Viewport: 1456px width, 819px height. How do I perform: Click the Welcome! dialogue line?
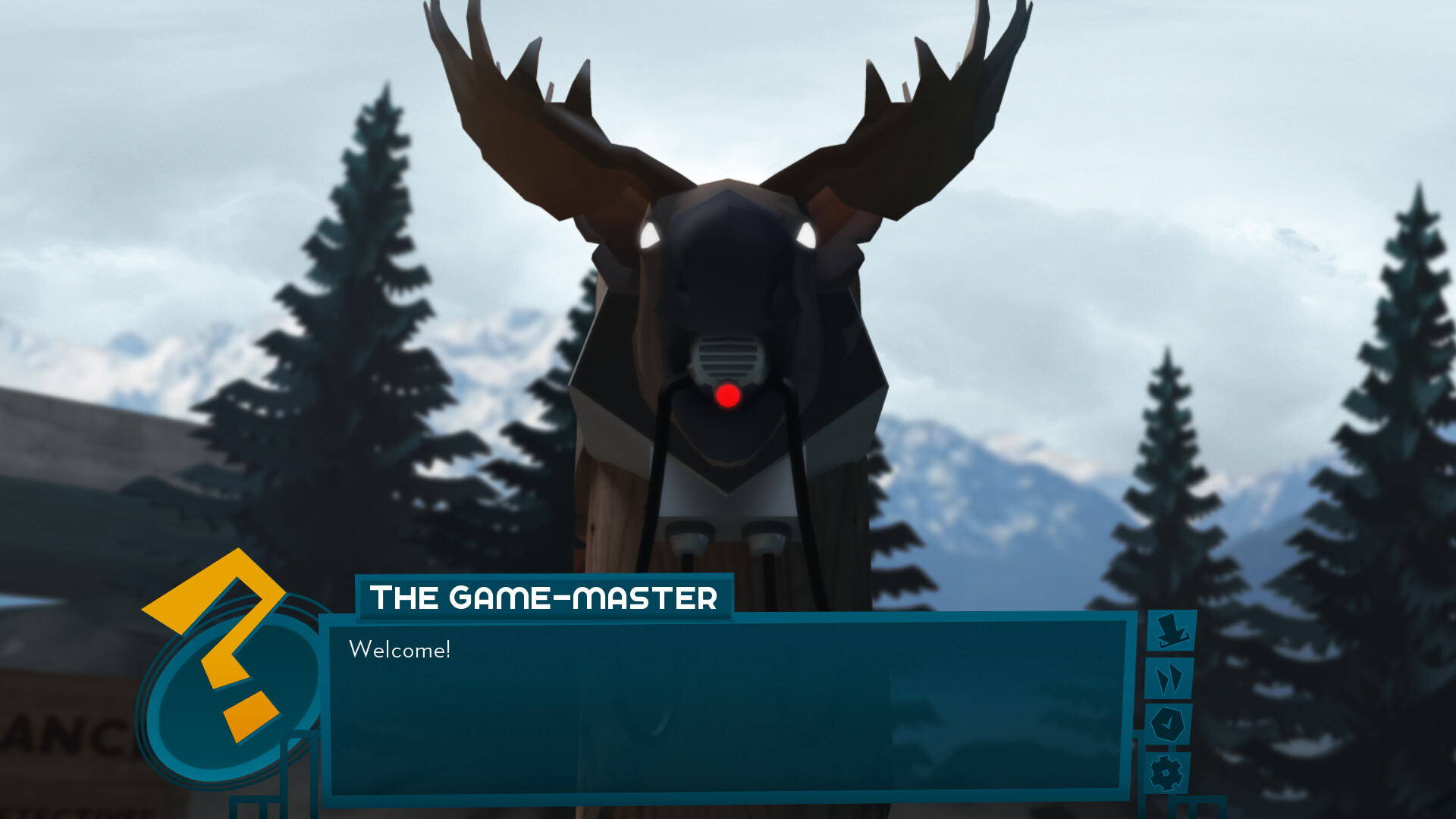click(400, 648)
